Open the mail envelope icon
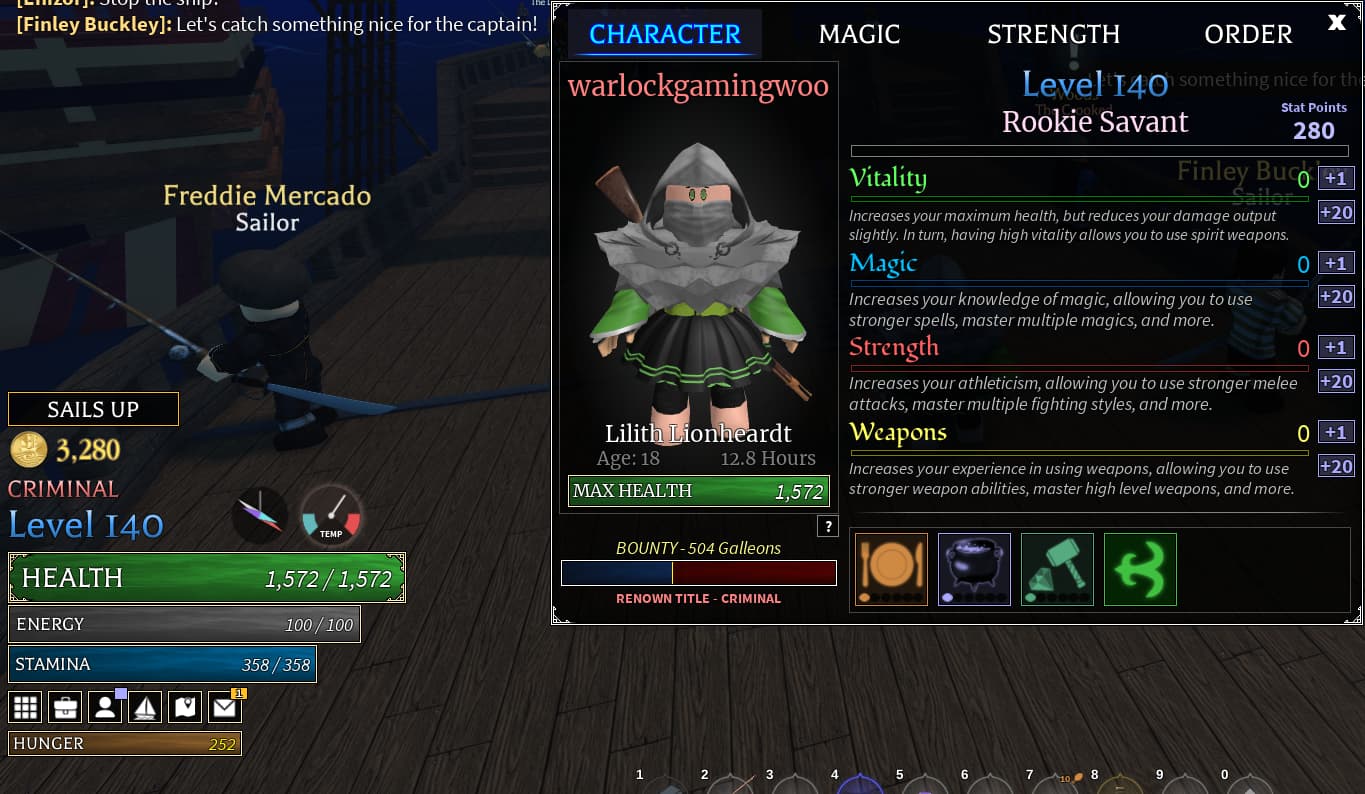This screenshot has height=794, width=1365. click(225, 708)
